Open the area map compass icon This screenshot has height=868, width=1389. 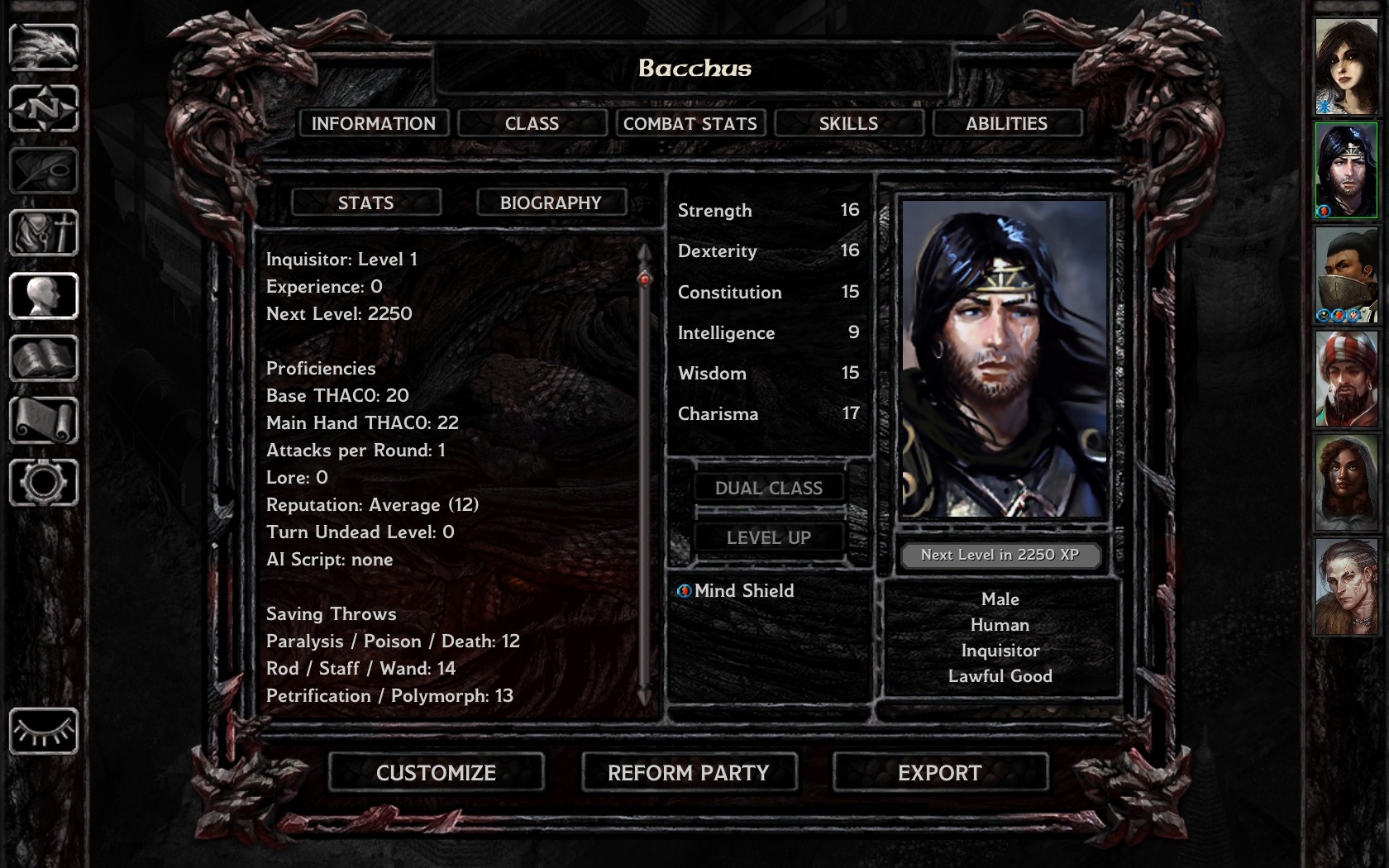click(x=44, y=108)
